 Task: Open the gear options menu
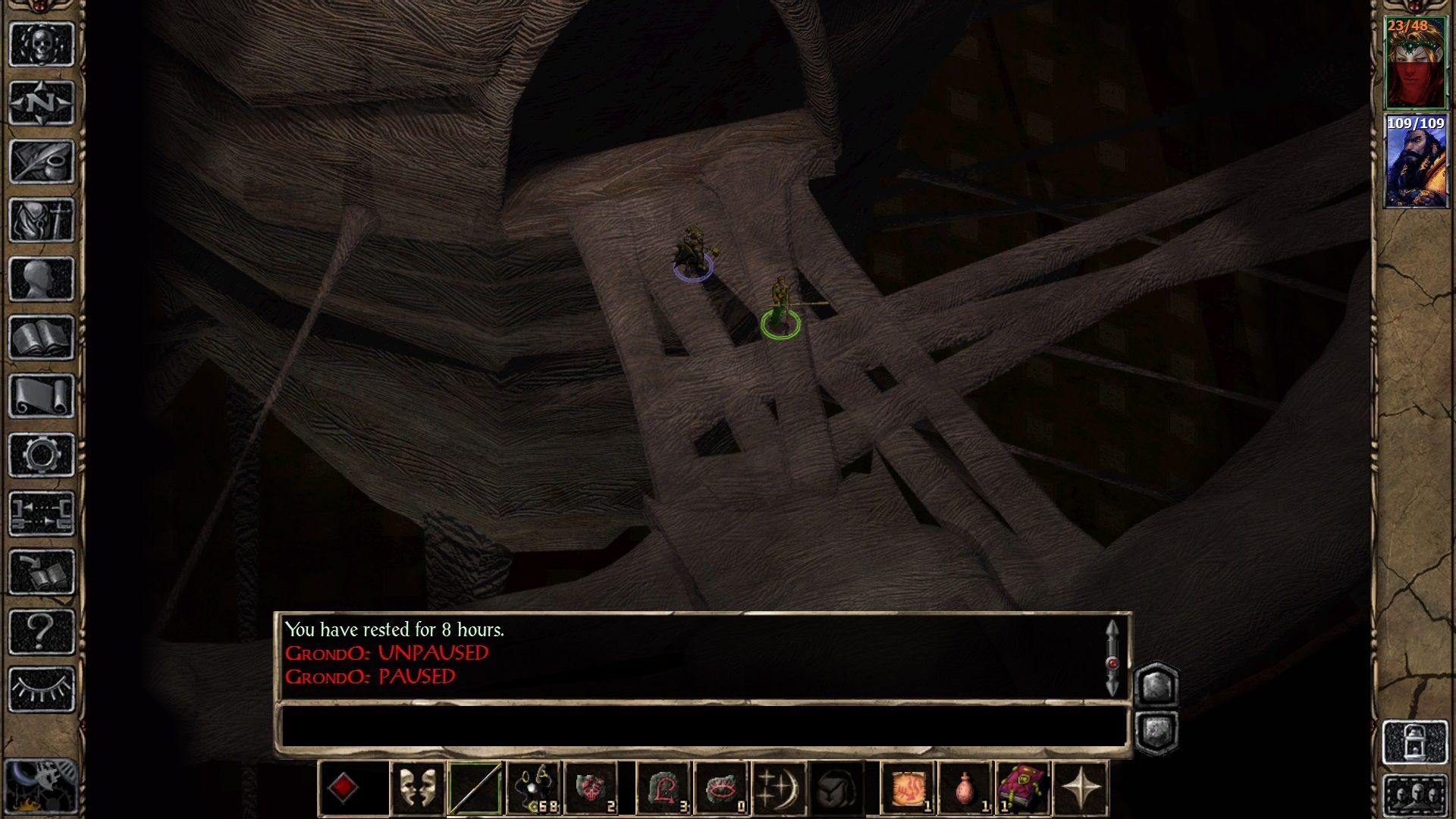[x=41, y=455]
